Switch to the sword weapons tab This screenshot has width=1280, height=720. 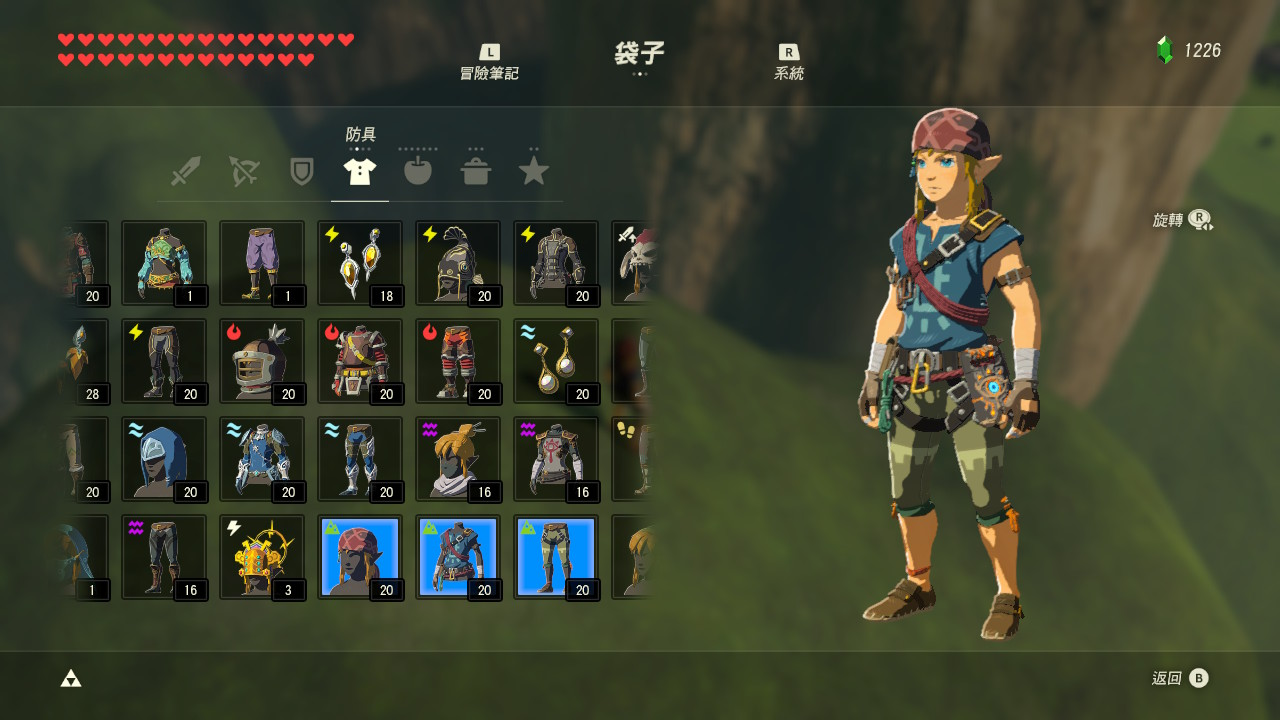coord(185,171)
